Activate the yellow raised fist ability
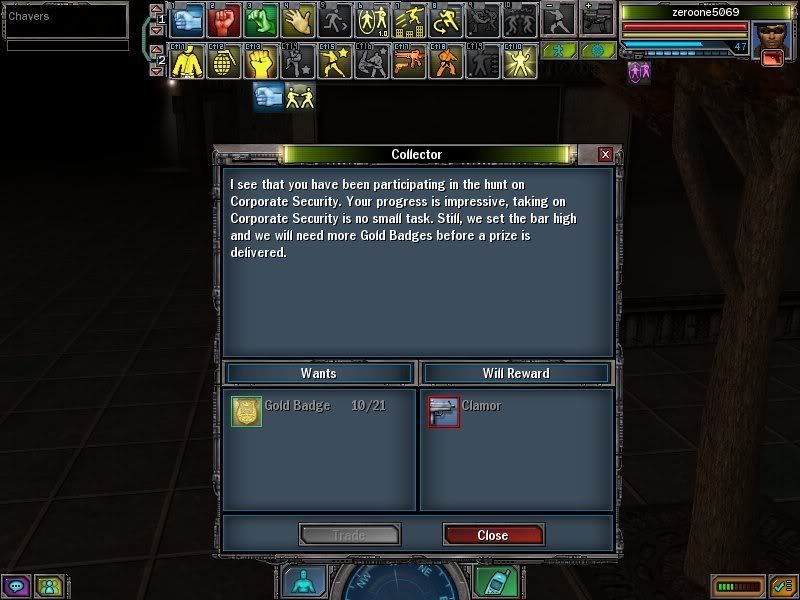 pos(261,62)
